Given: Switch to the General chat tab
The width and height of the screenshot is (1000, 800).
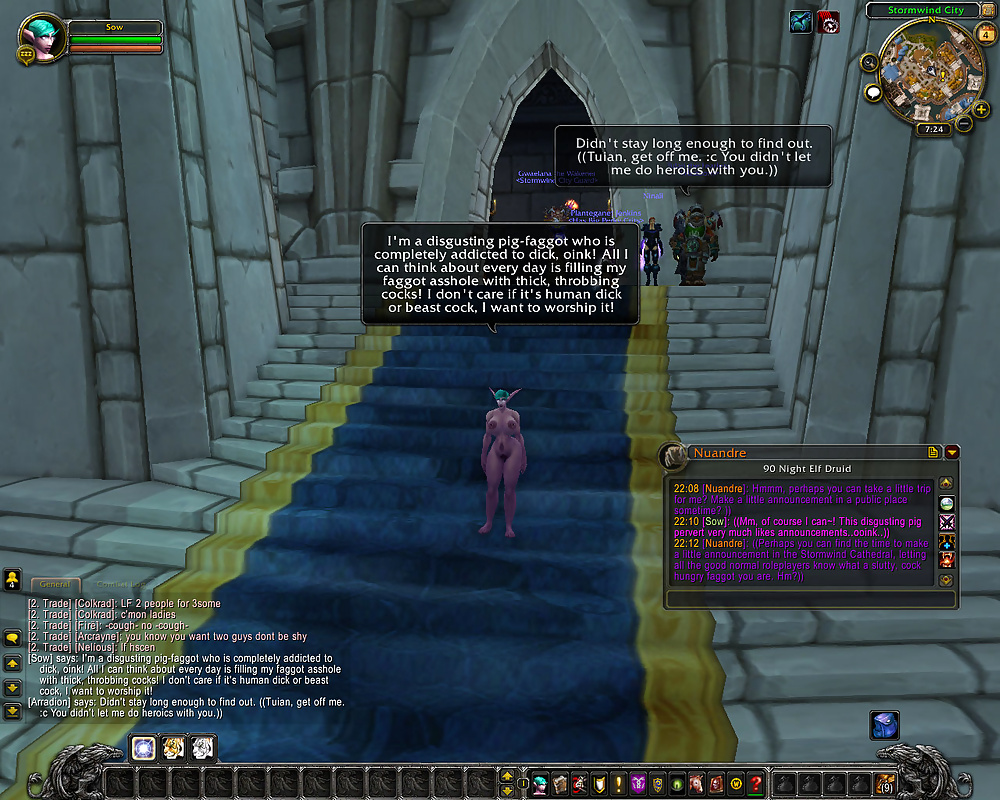Looking at the screenshot, I should pyautogui.click(x=54, y=584).
